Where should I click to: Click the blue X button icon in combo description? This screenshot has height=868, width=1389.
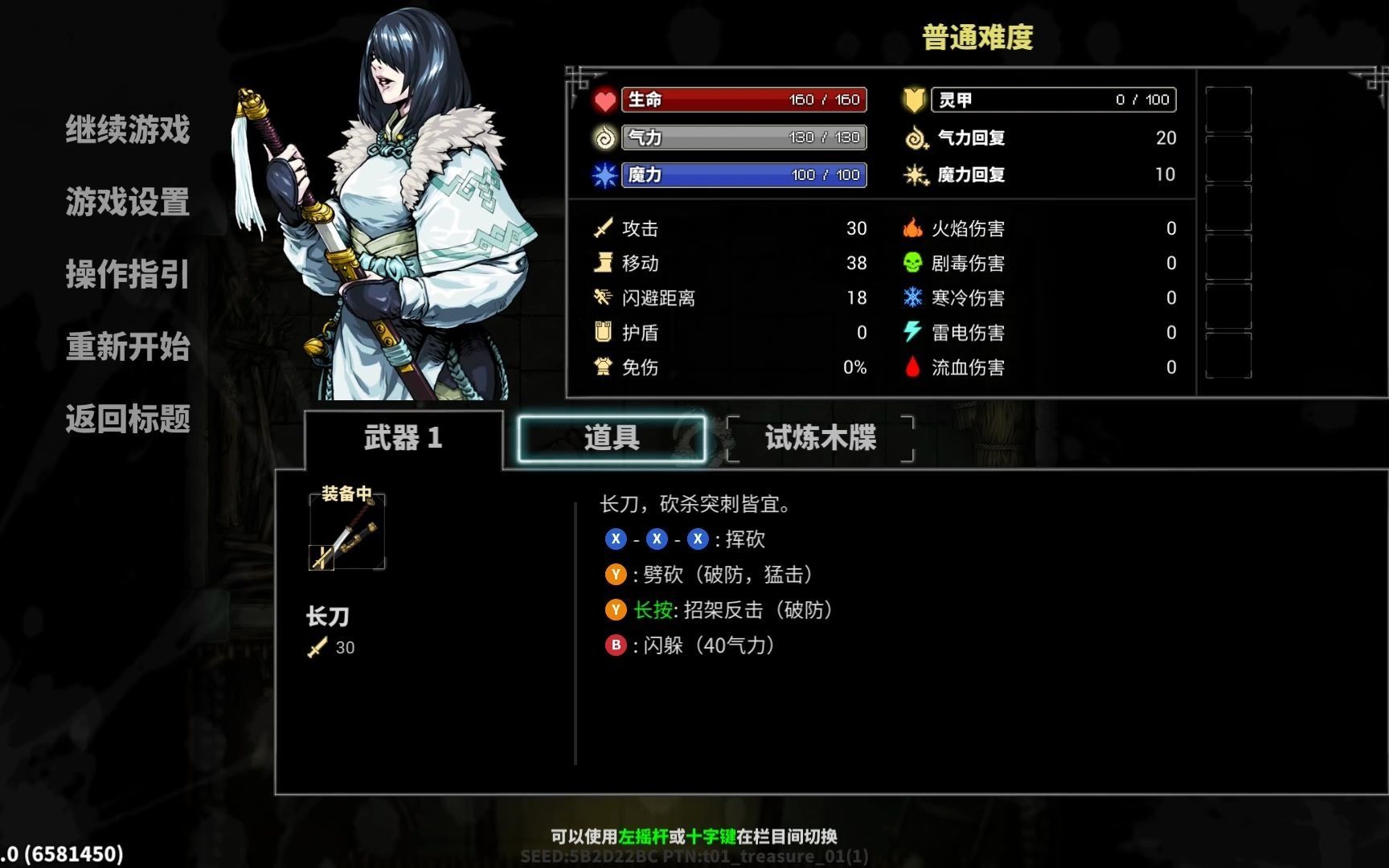pos(616,538)
